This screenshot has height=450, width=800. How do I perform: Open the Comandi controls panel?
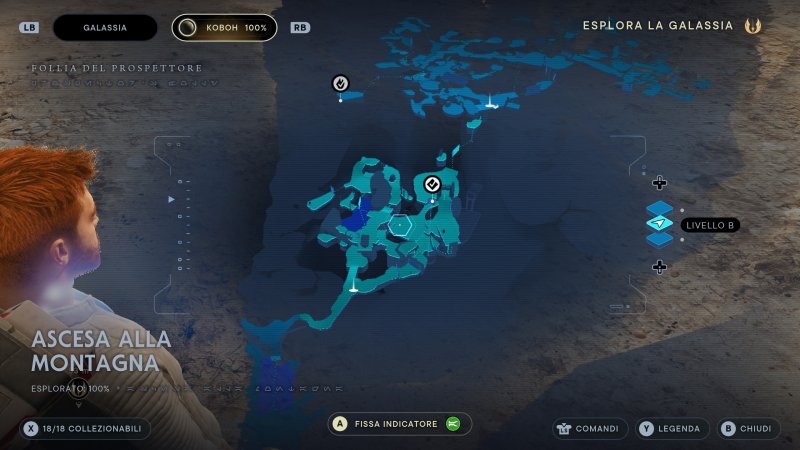pyautogui.click(x=590, y=429)
